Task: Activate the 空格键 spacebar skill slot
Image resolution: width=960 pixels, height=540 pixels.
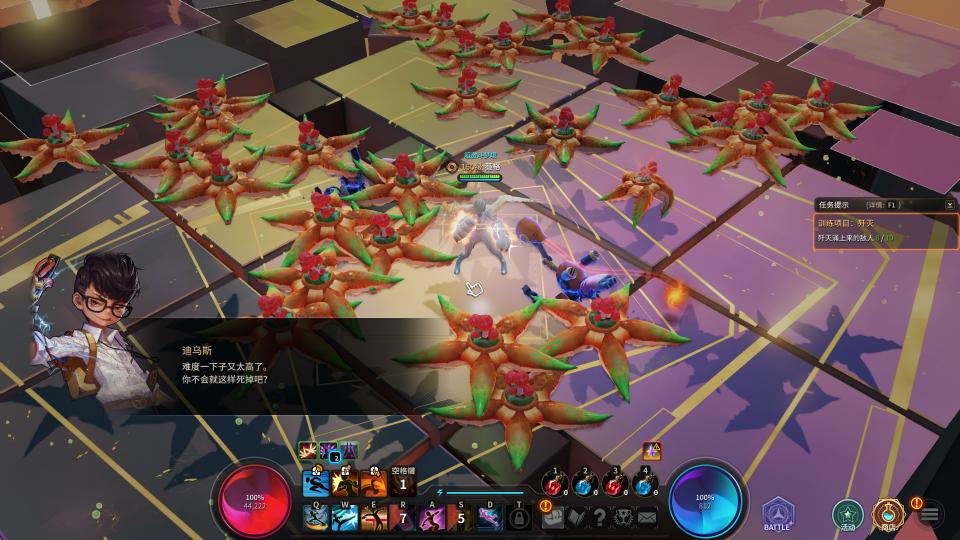Action: coord(403,484)
